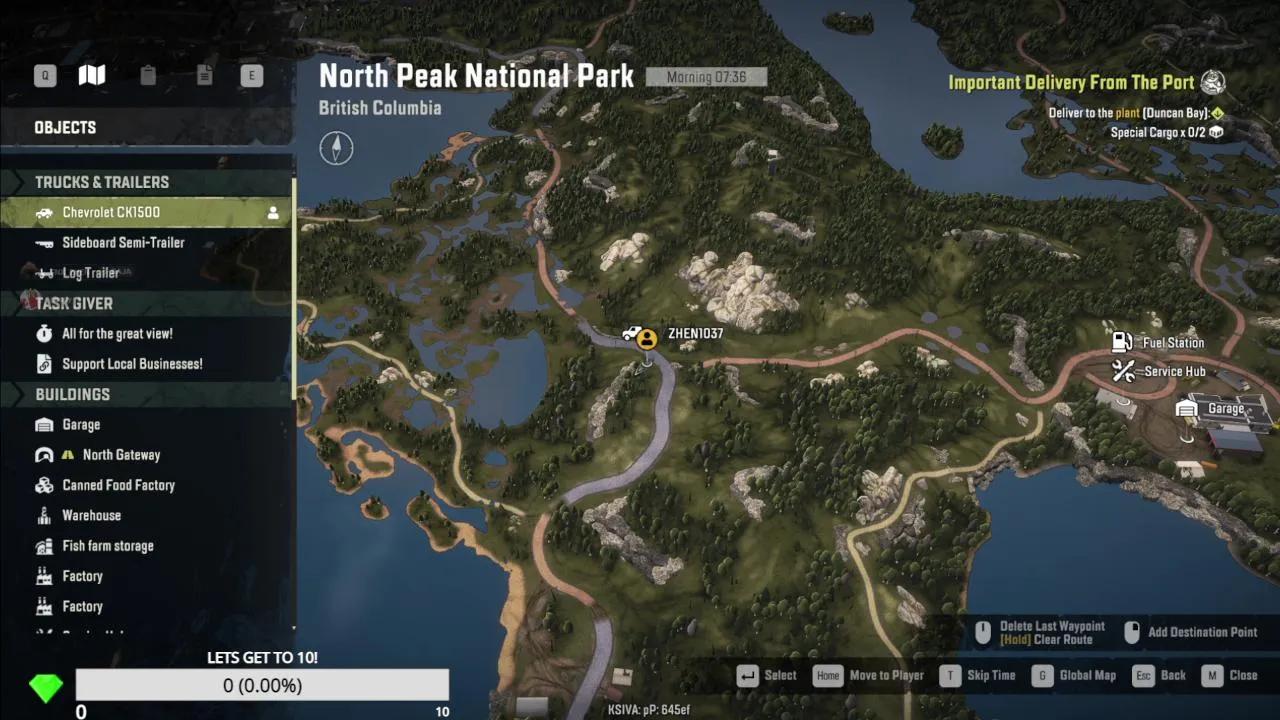Select the Service Hub wrench icon
1280x720 pixels.
[x=1123, y=371]
